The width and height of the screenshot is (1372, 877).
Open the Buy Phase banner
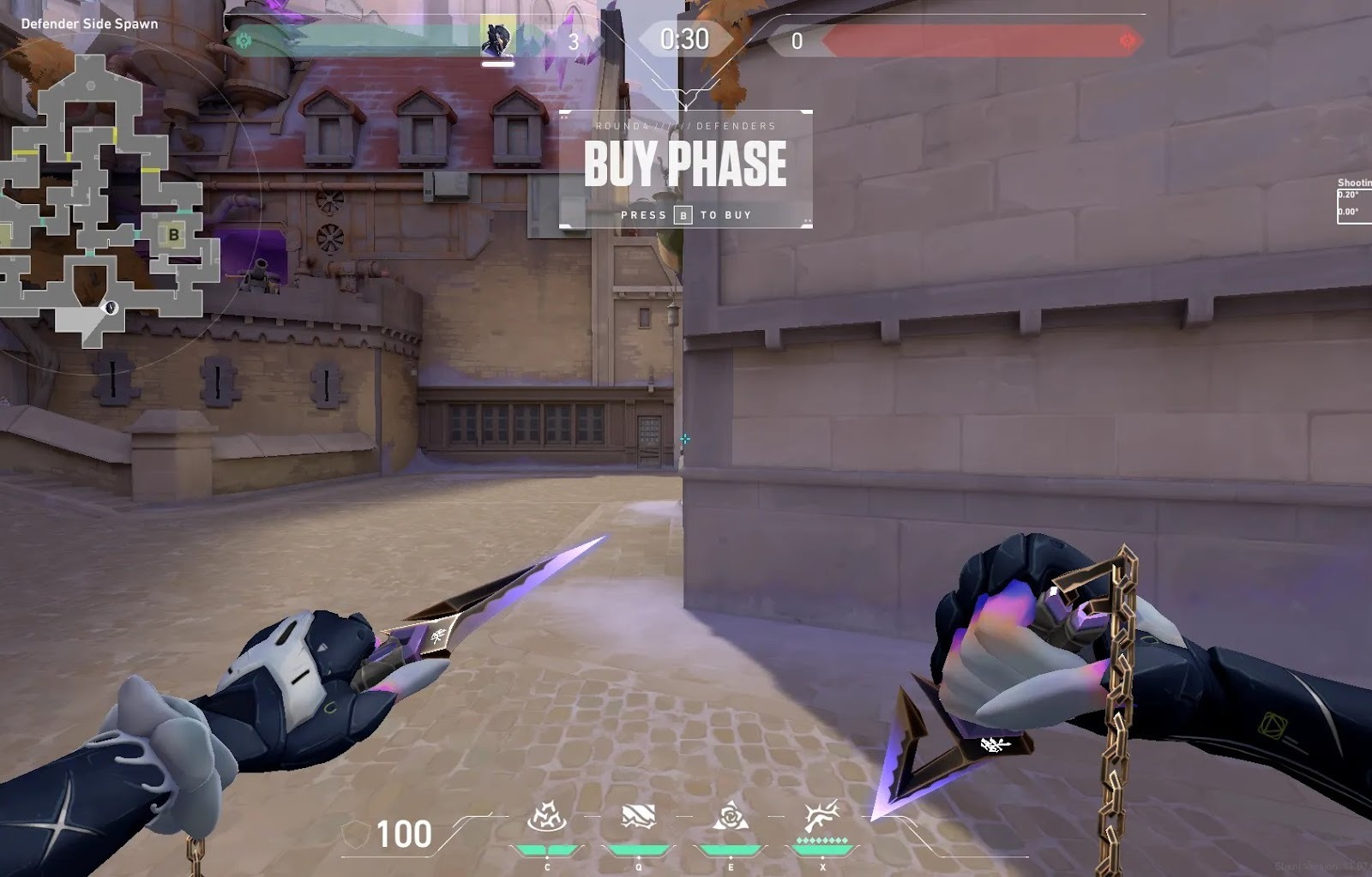pos(685,169)
